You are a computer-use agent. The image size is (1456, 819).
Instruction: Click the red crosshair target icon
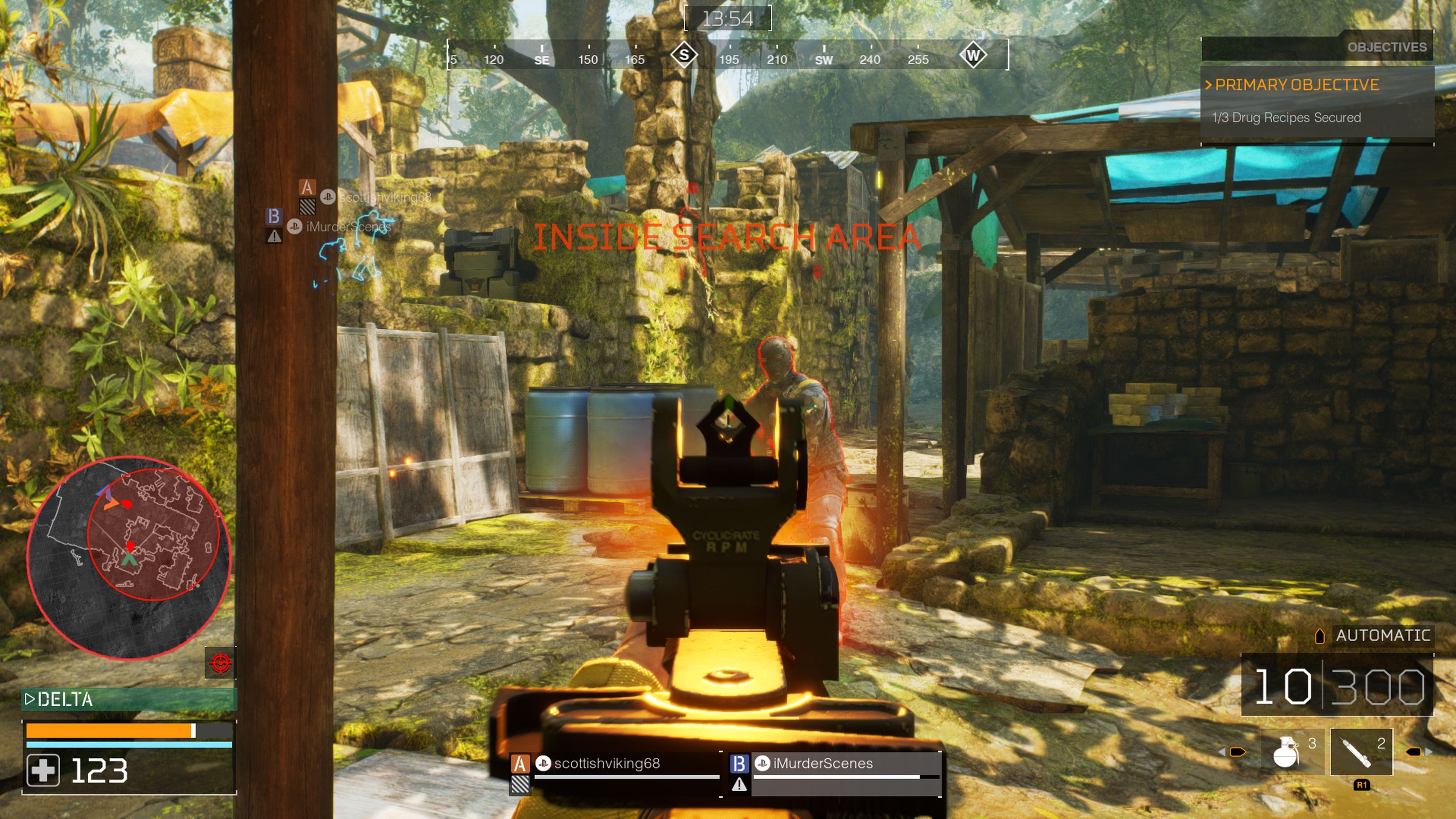tap(220, 662)
